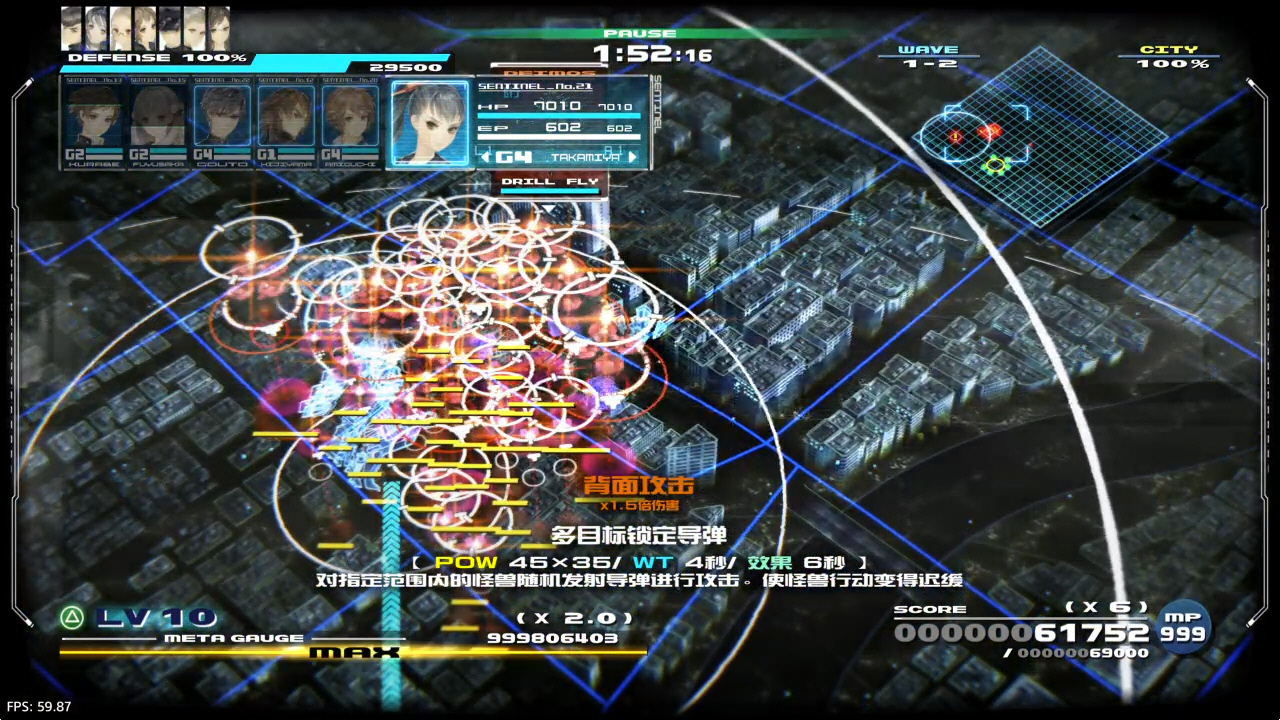Click Takamiya's highlighted active portrait
This screenshot has height=720, width=1280.
430,123
